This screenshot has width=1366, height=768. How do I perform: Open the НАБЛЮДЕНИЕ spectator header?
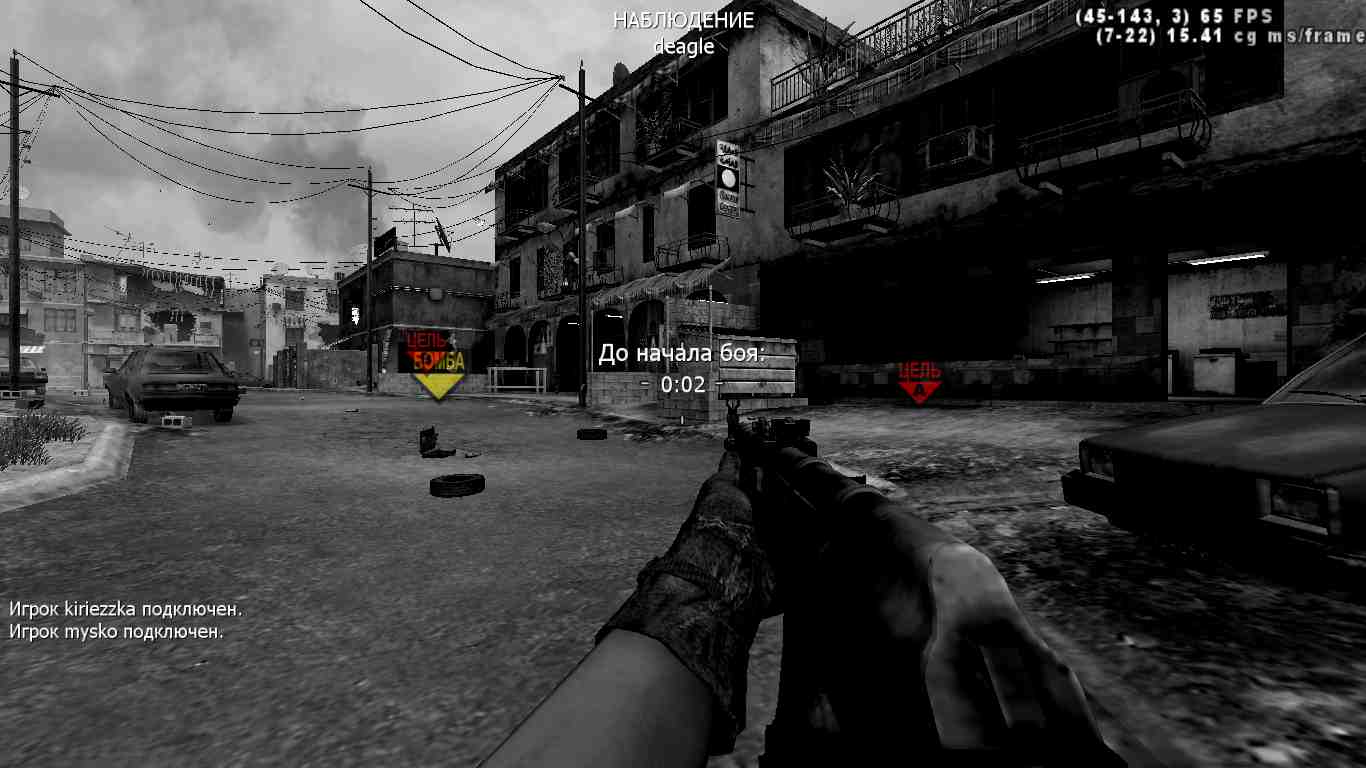click(x=683, y=18)
